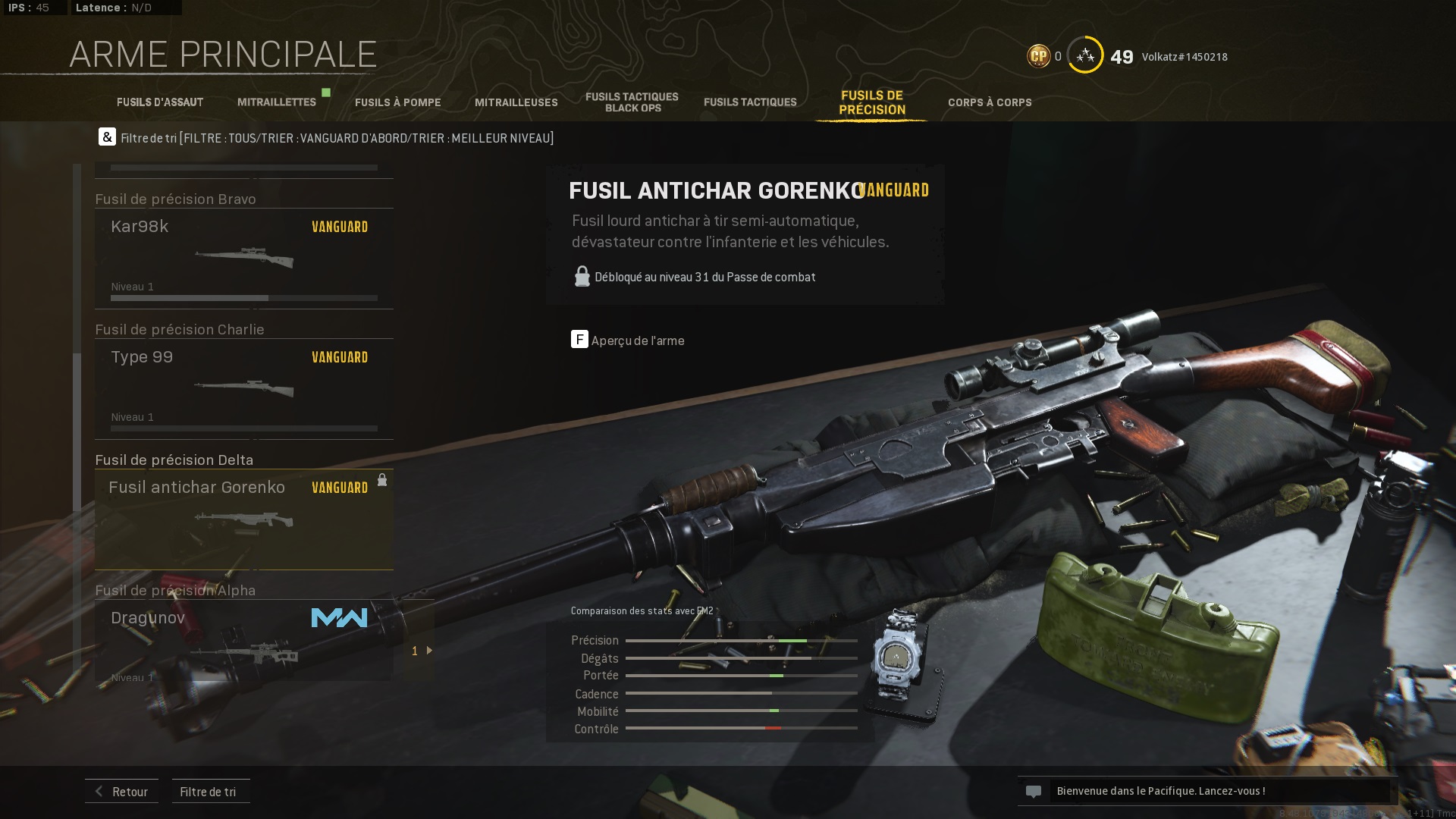This screenshot has height=819, width=1456.
Task: Click the MW logo over the Dragunov
Action: coord(339,618)
